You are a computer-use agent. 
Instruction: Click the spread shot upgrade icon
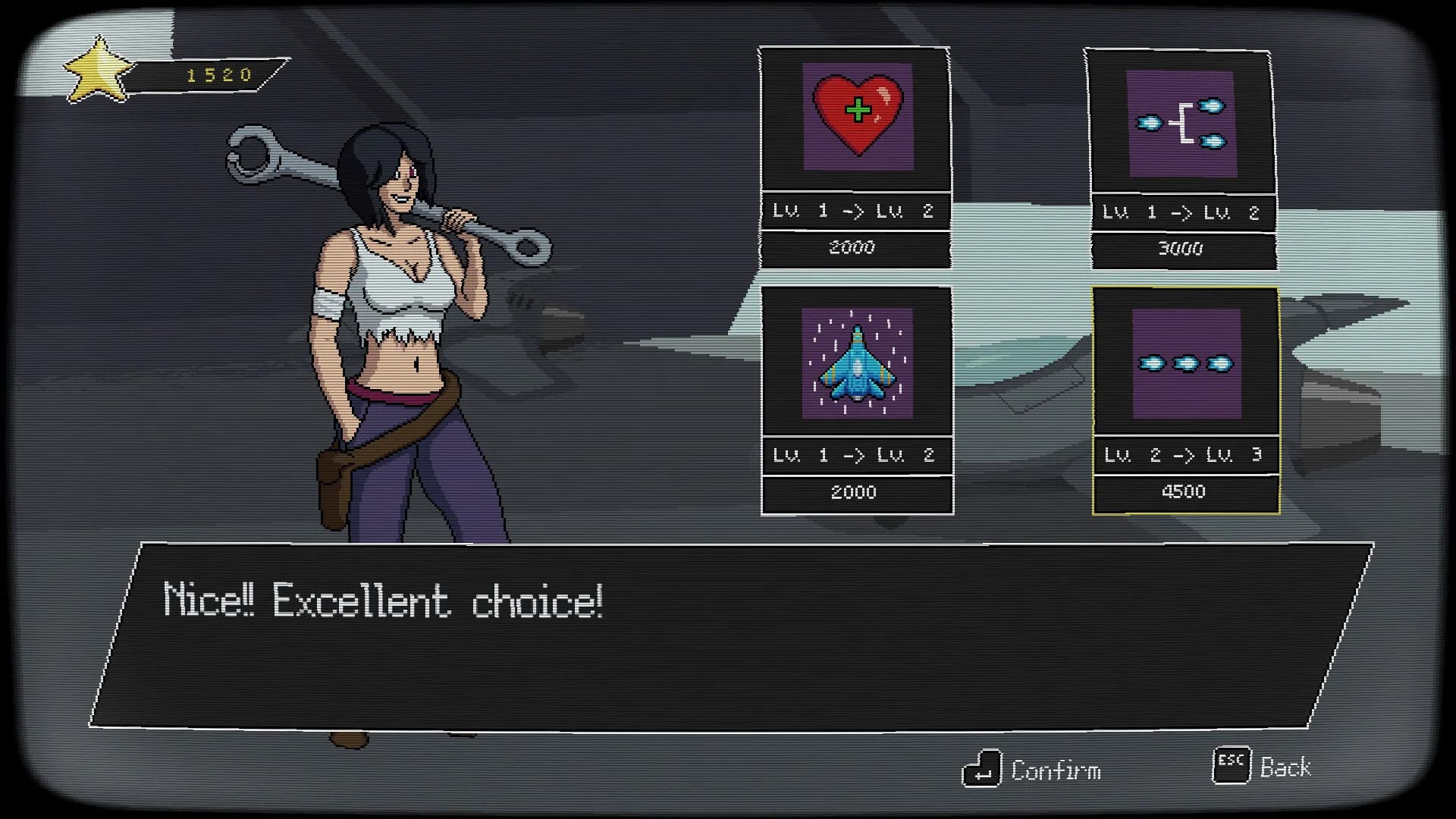(1183, 121)
